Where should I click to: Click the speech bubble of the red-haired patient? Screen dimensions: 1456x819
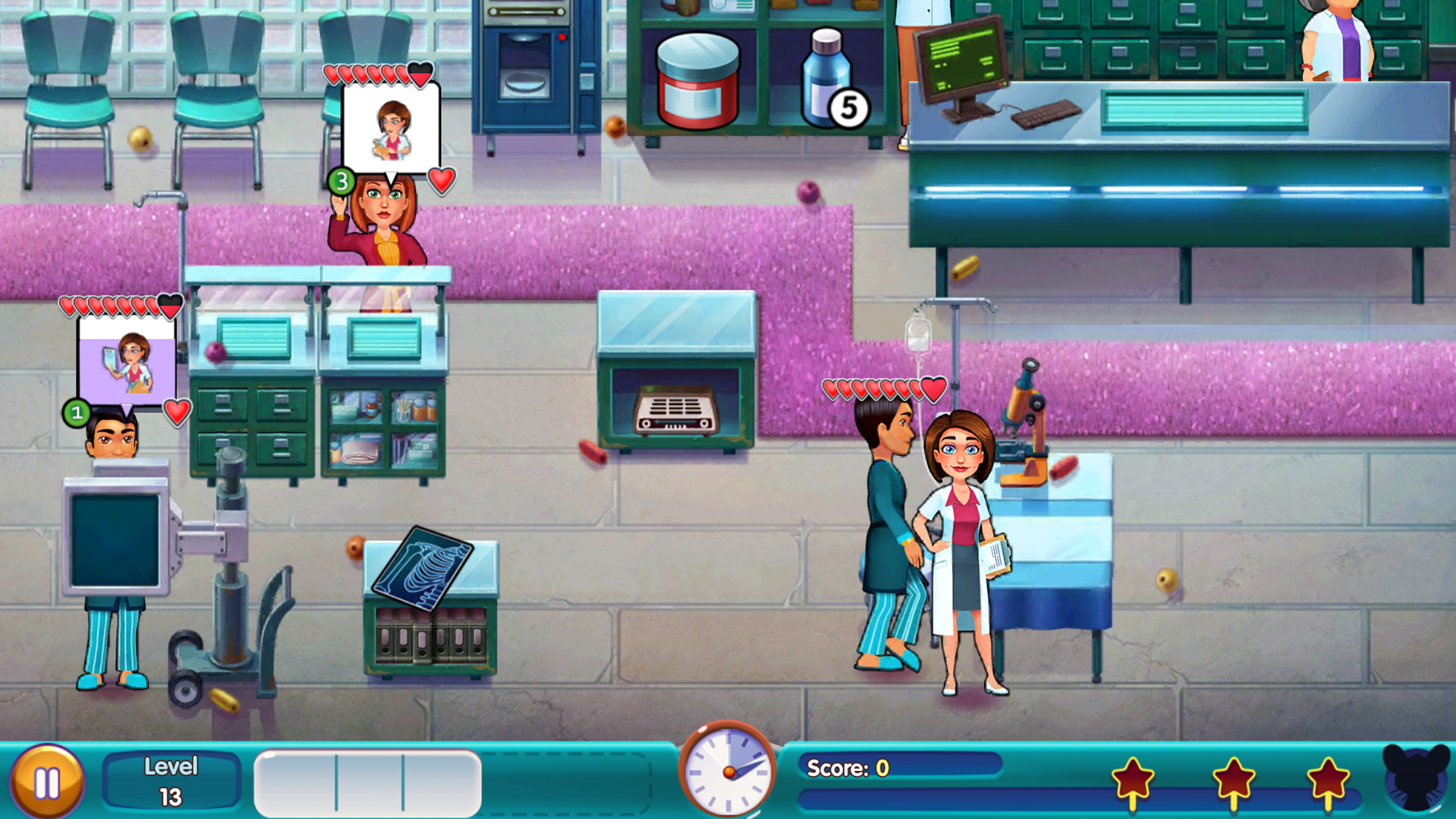click(390, 127)
